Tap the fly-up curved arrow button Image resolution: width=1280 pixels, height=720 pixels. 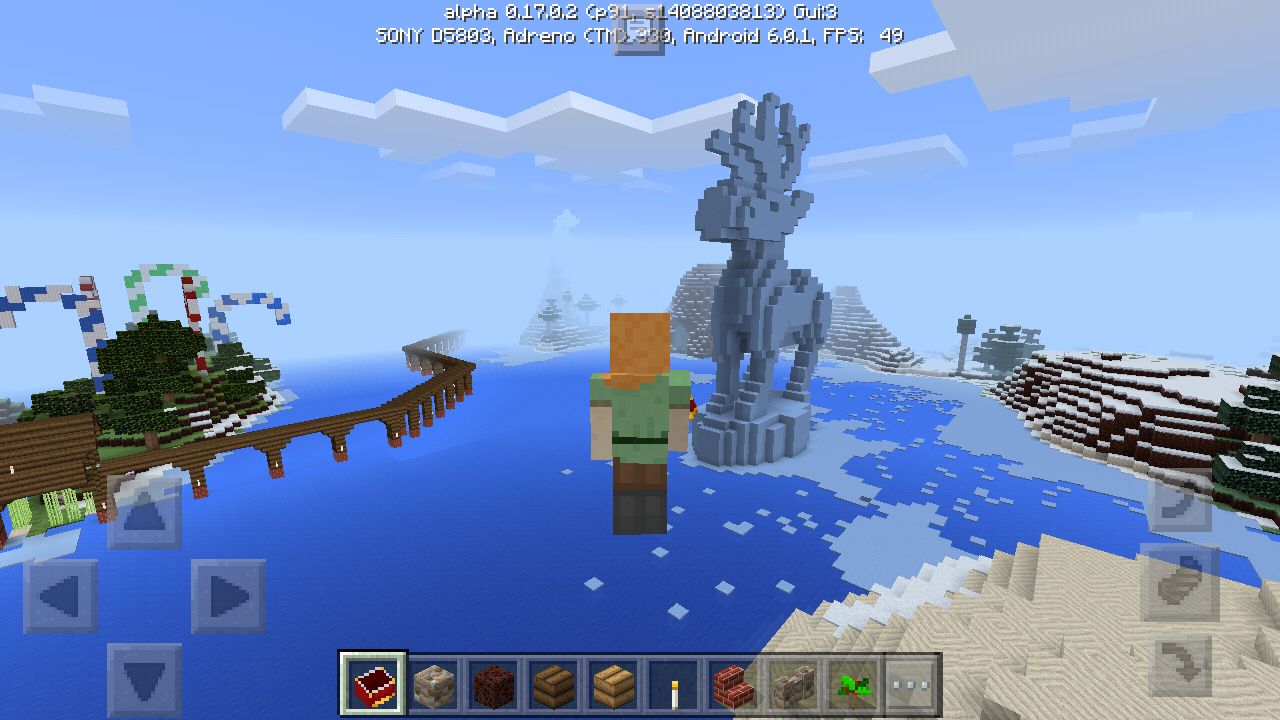click(x=1179, y=503)
